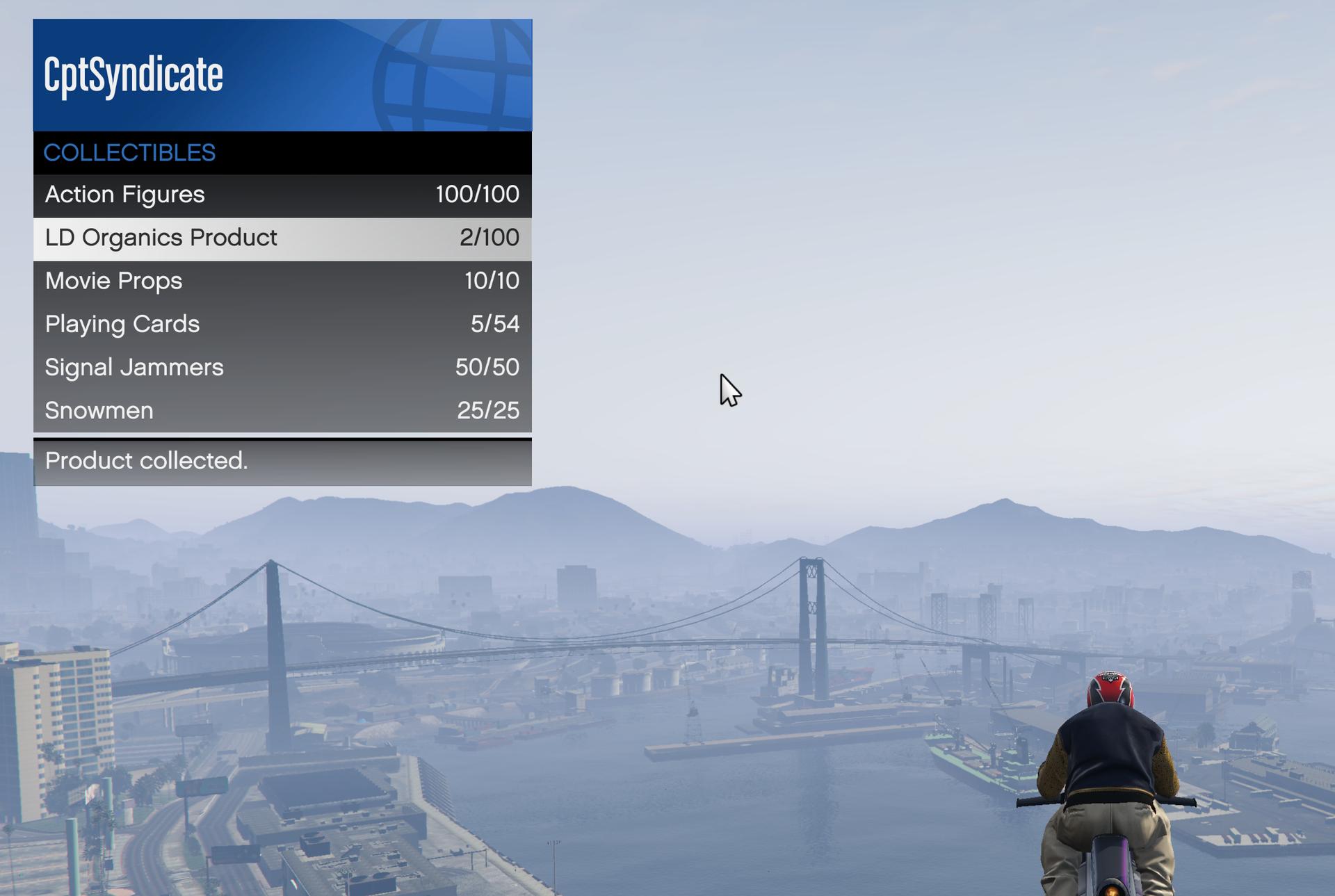Pick the Snowmen collectible entry
Screen dimensions: 1335x896
[282, 411]
